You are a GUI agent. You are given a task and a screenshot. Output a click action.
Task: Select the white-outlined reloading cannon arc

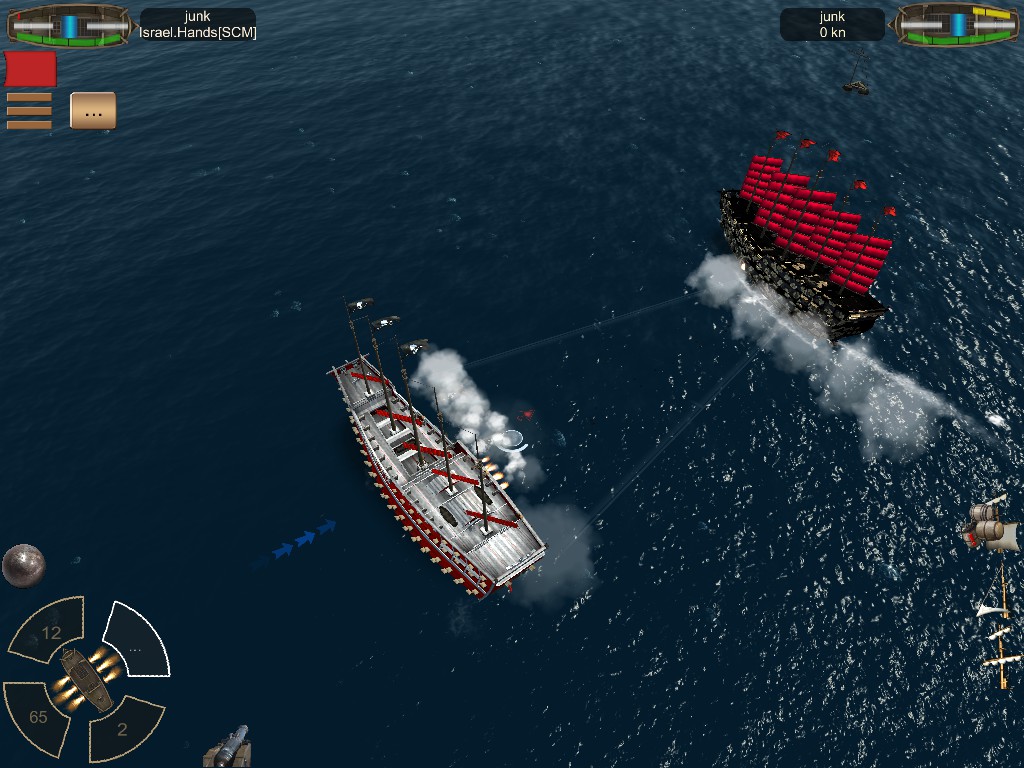(136, 640)
